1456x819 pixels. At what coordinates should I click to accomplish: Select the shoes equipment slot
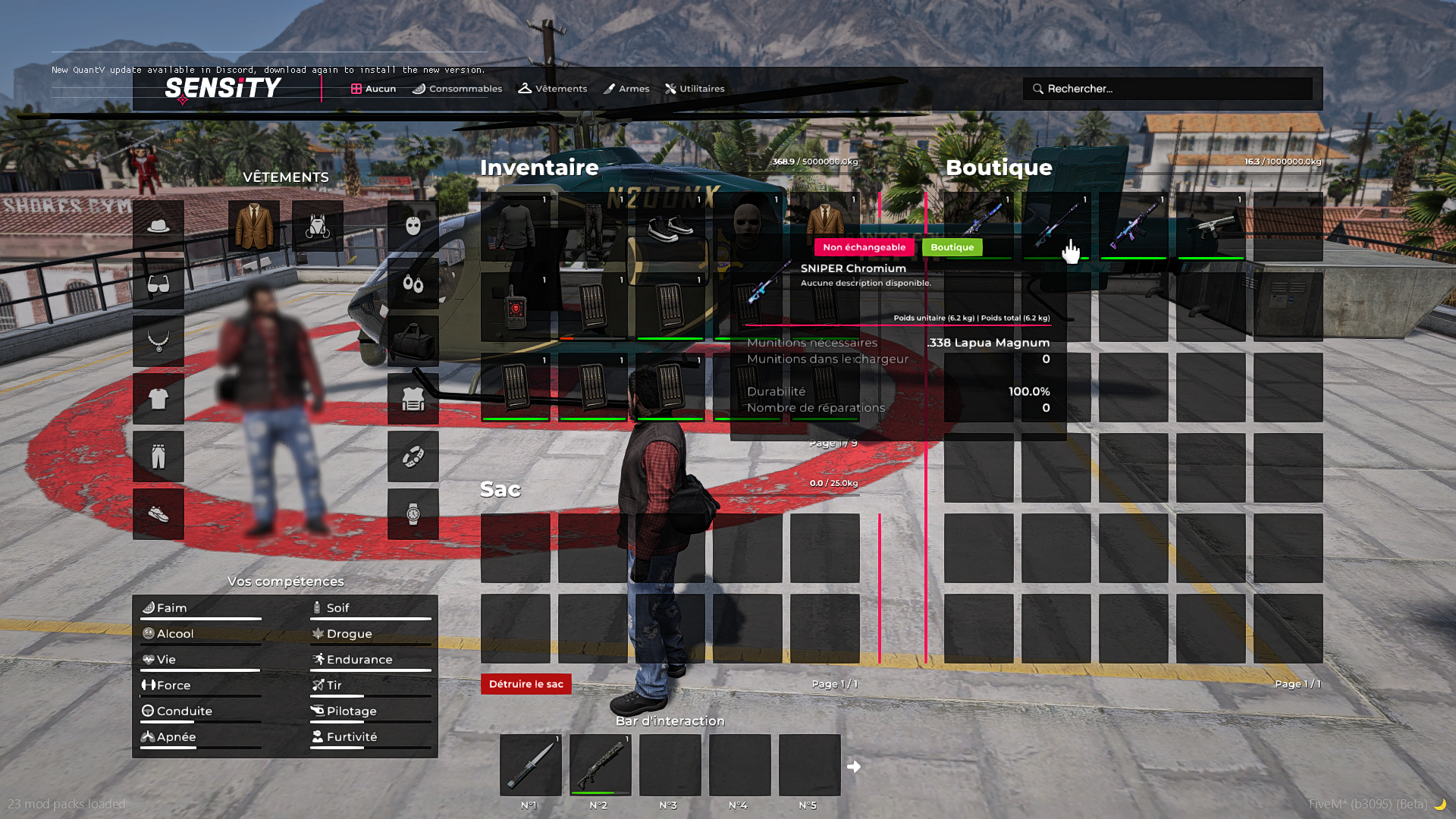tap(158, 514)
